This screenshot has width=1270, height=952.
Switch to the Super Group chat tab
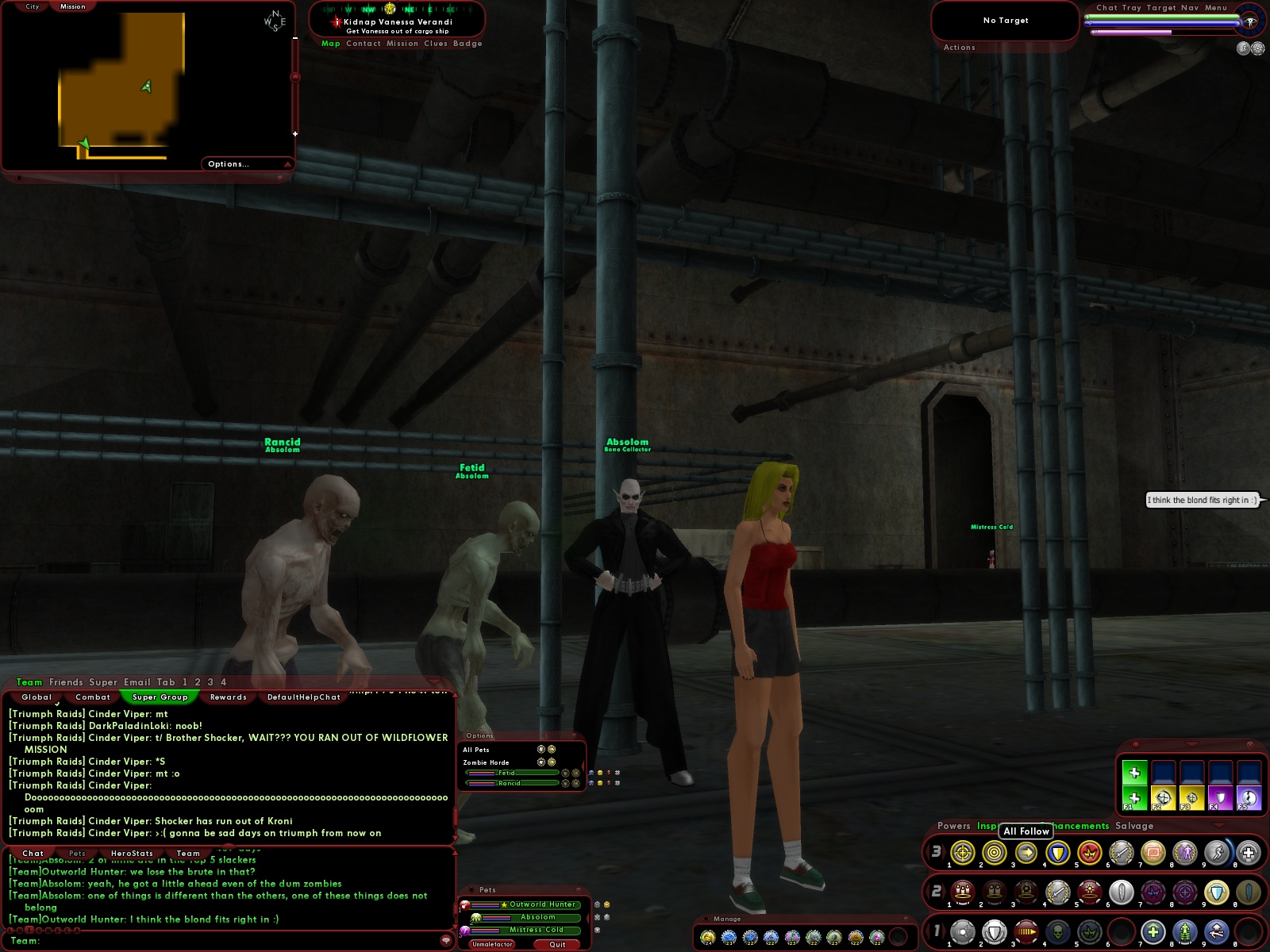click(x=159, y=697)
